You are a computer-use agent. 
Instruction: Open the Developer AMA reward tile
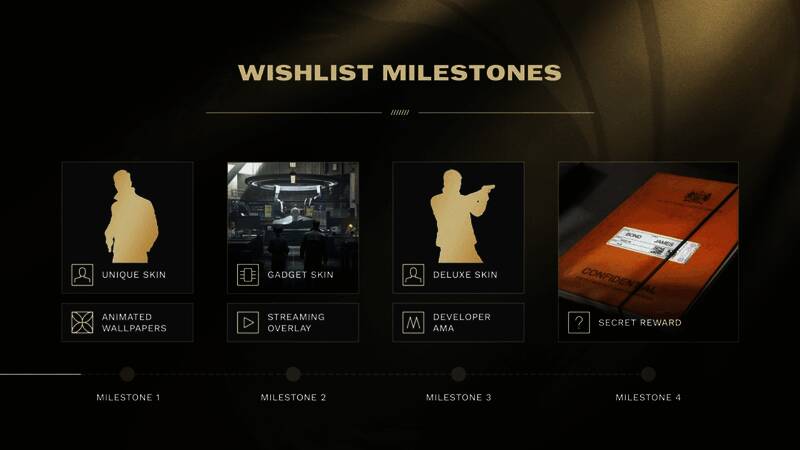(458, 323)
